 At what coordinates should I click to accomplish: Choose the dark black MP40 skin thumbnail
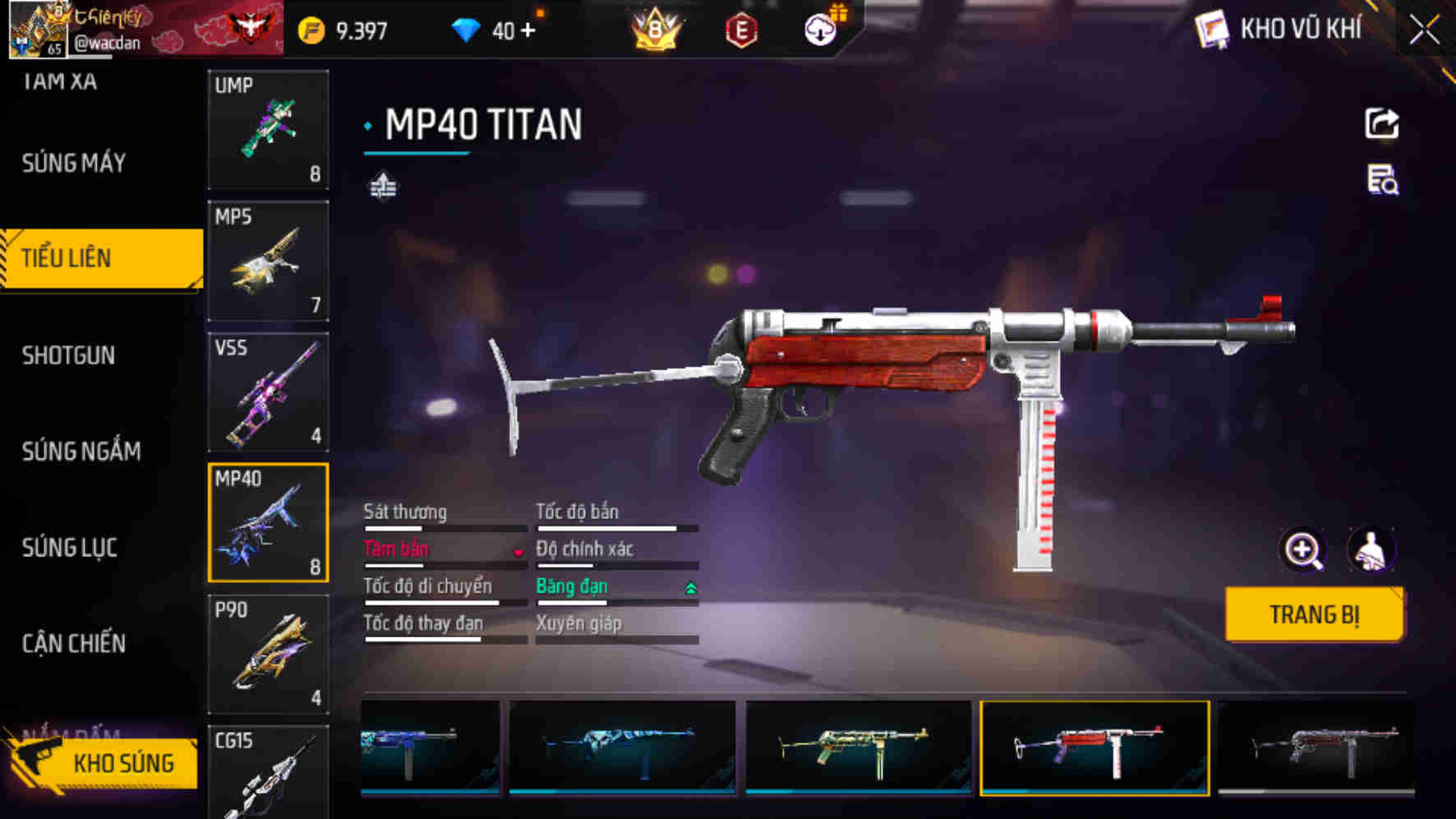pos(1316,747)
